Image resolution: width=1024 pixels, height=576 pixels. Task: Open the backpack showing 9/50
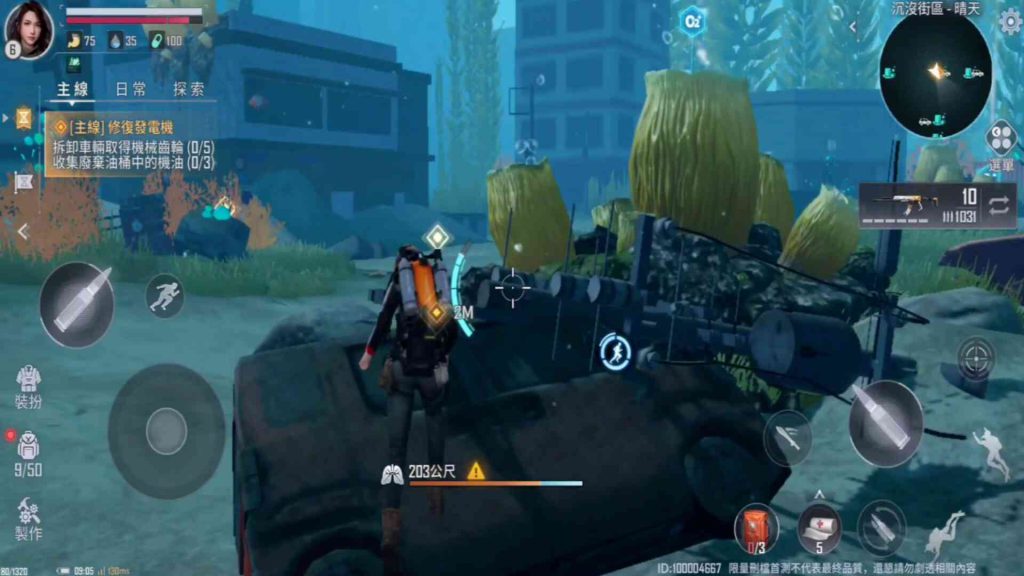tap(27, 452)
